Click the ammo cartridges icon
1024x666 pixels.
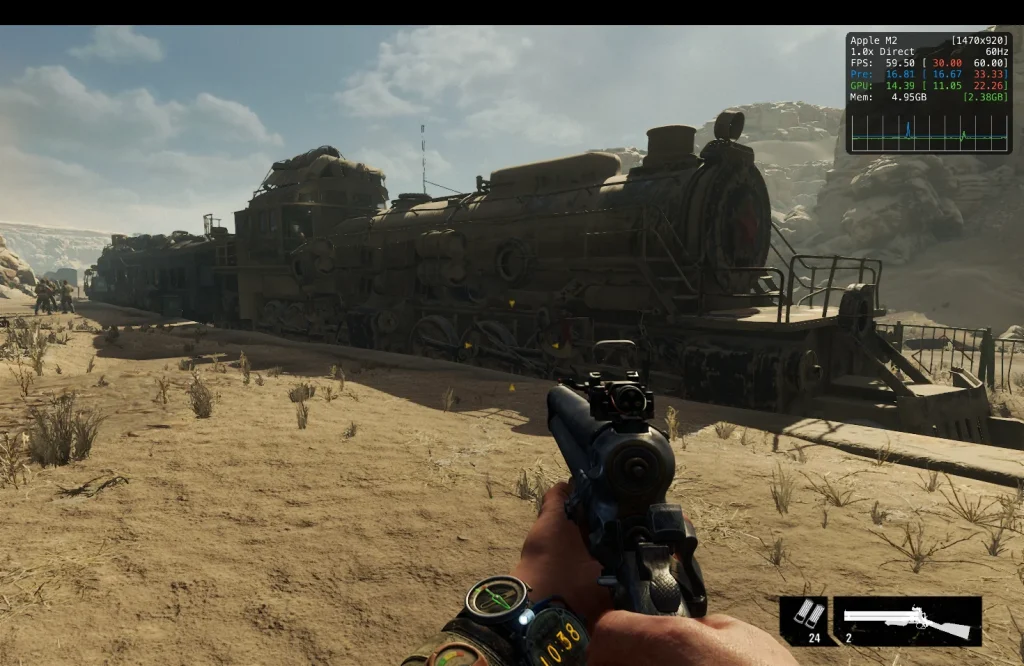803,615
